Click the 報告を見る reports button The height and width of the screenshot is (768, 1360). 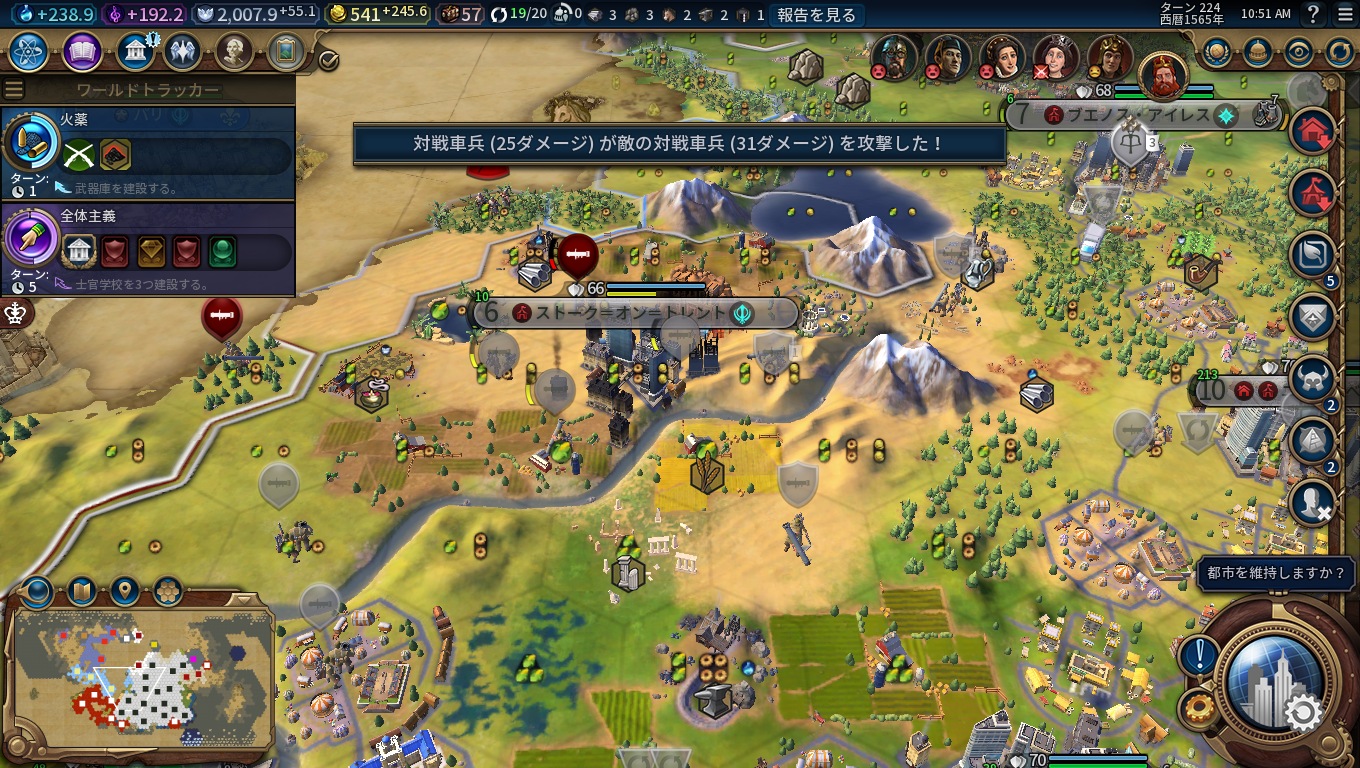click(816, 14)
